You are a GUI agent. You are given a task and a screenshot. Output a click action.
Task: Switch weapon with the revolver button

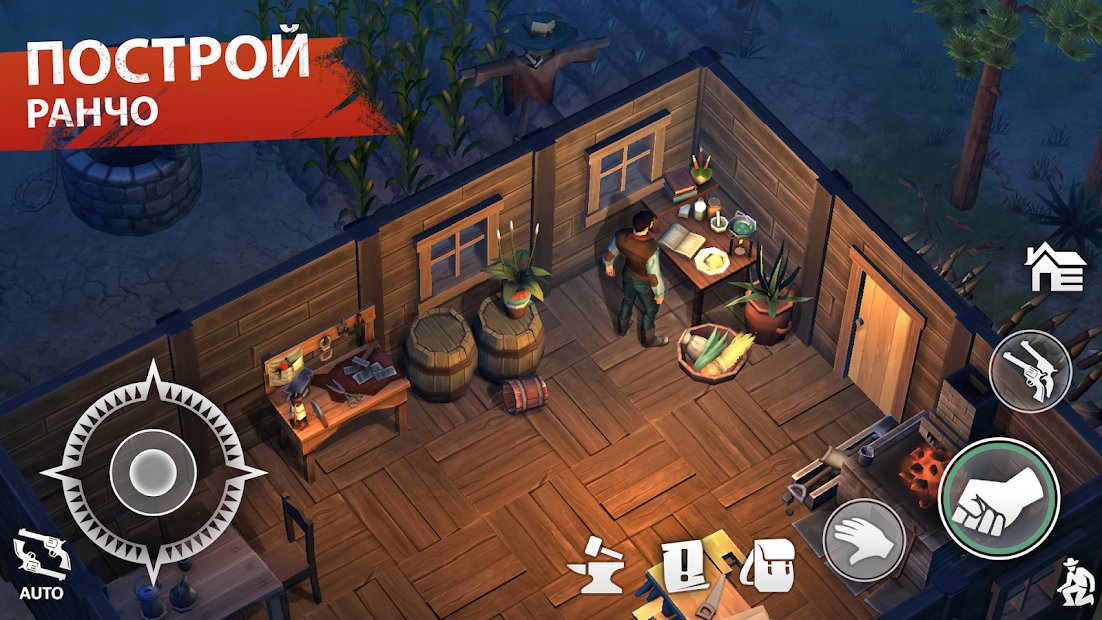click(x=1030, y=371)
